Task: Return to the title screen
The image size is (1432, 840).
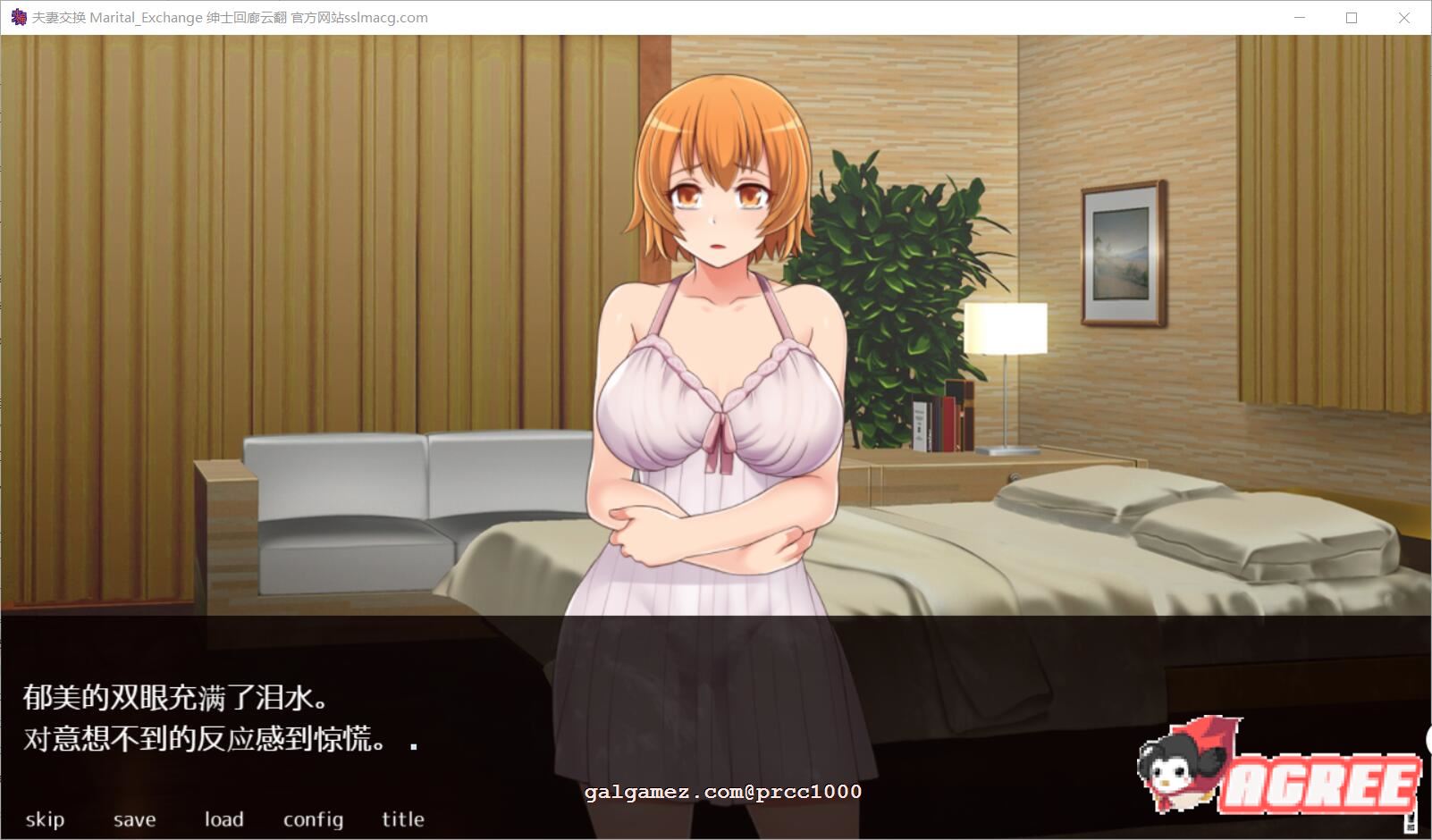Action: tap(403, 819)
